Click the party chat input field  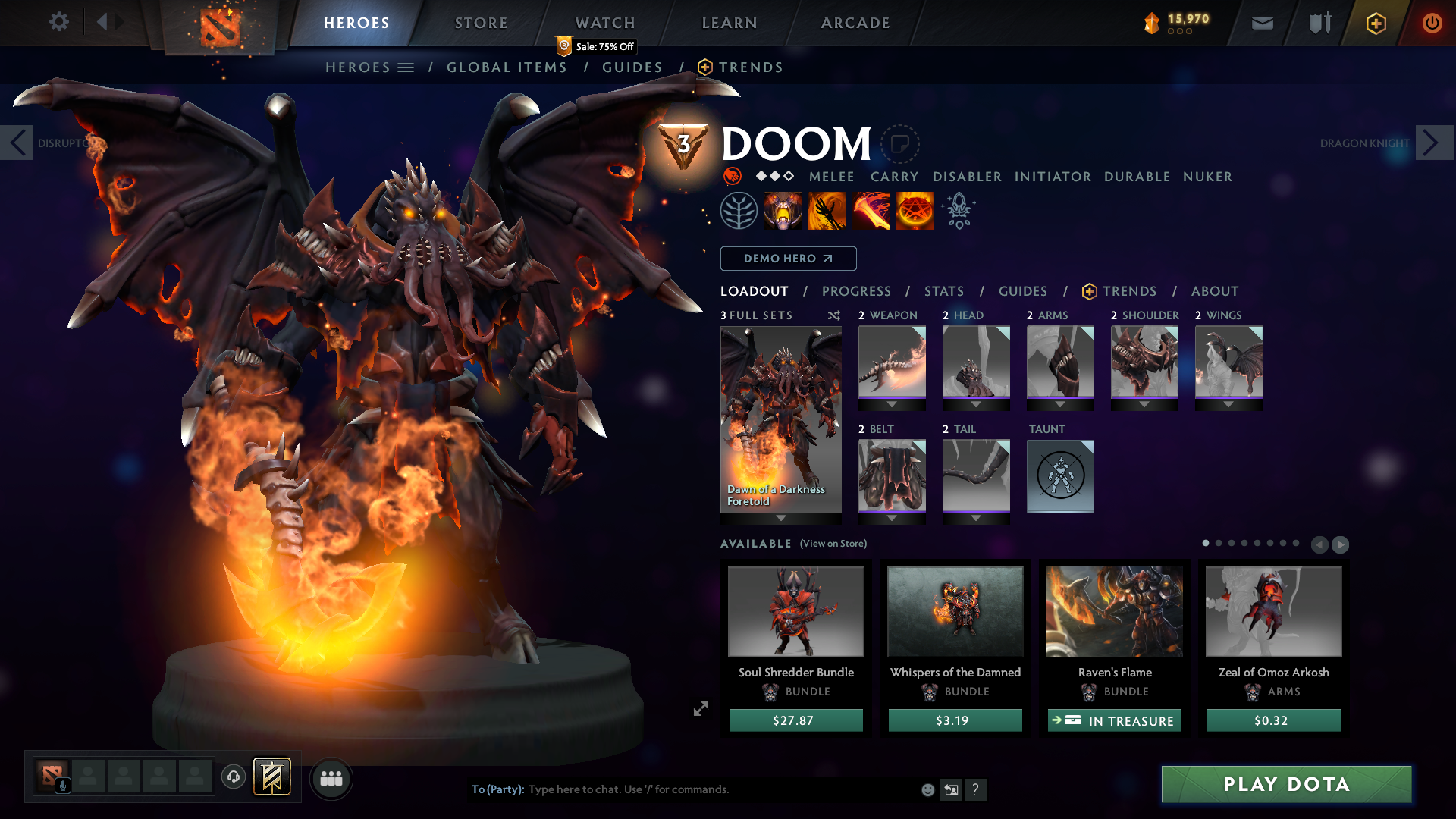tap(682, 789)
